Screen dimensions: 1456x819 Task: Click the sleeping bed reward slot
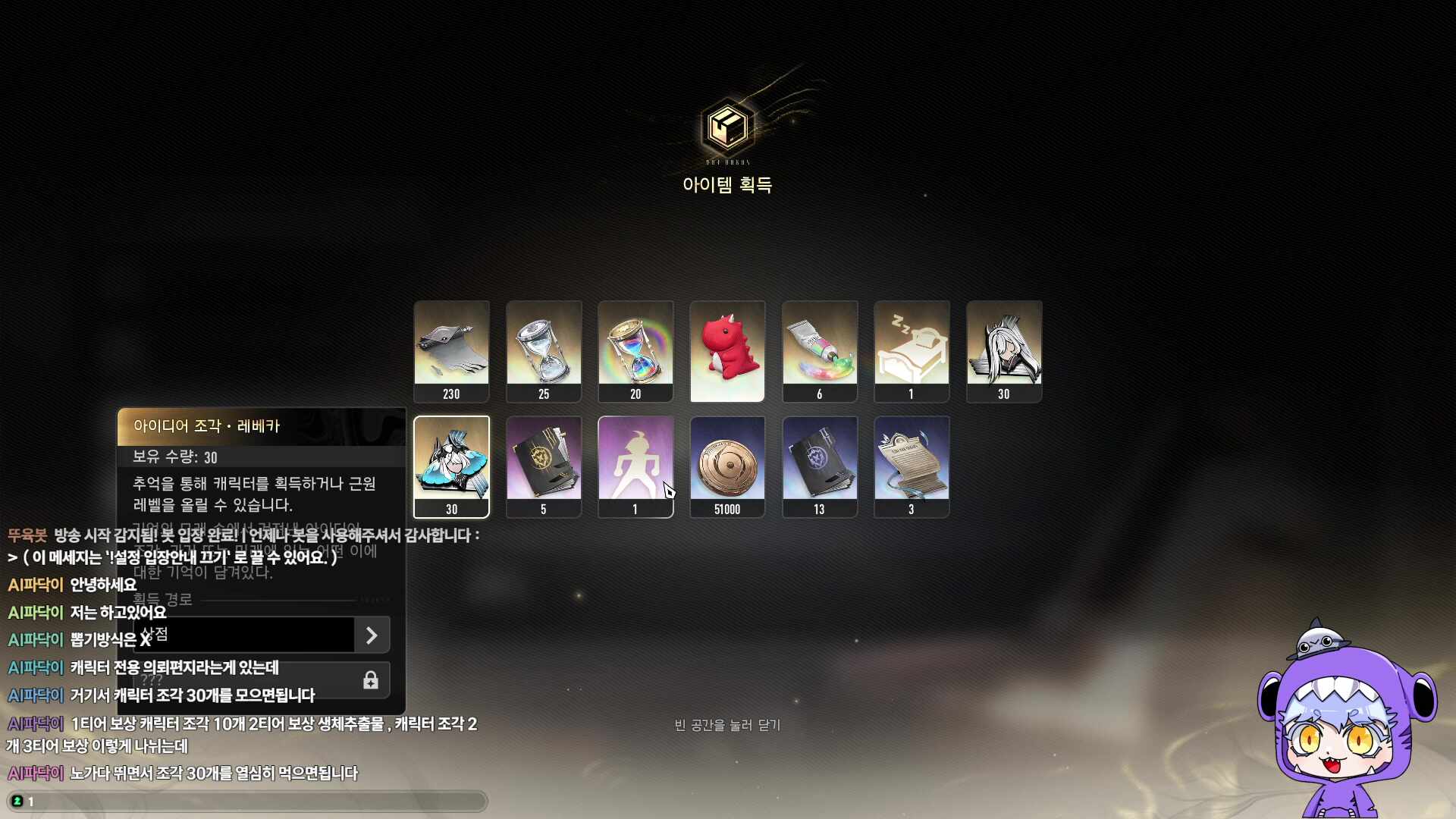(912, 351)
